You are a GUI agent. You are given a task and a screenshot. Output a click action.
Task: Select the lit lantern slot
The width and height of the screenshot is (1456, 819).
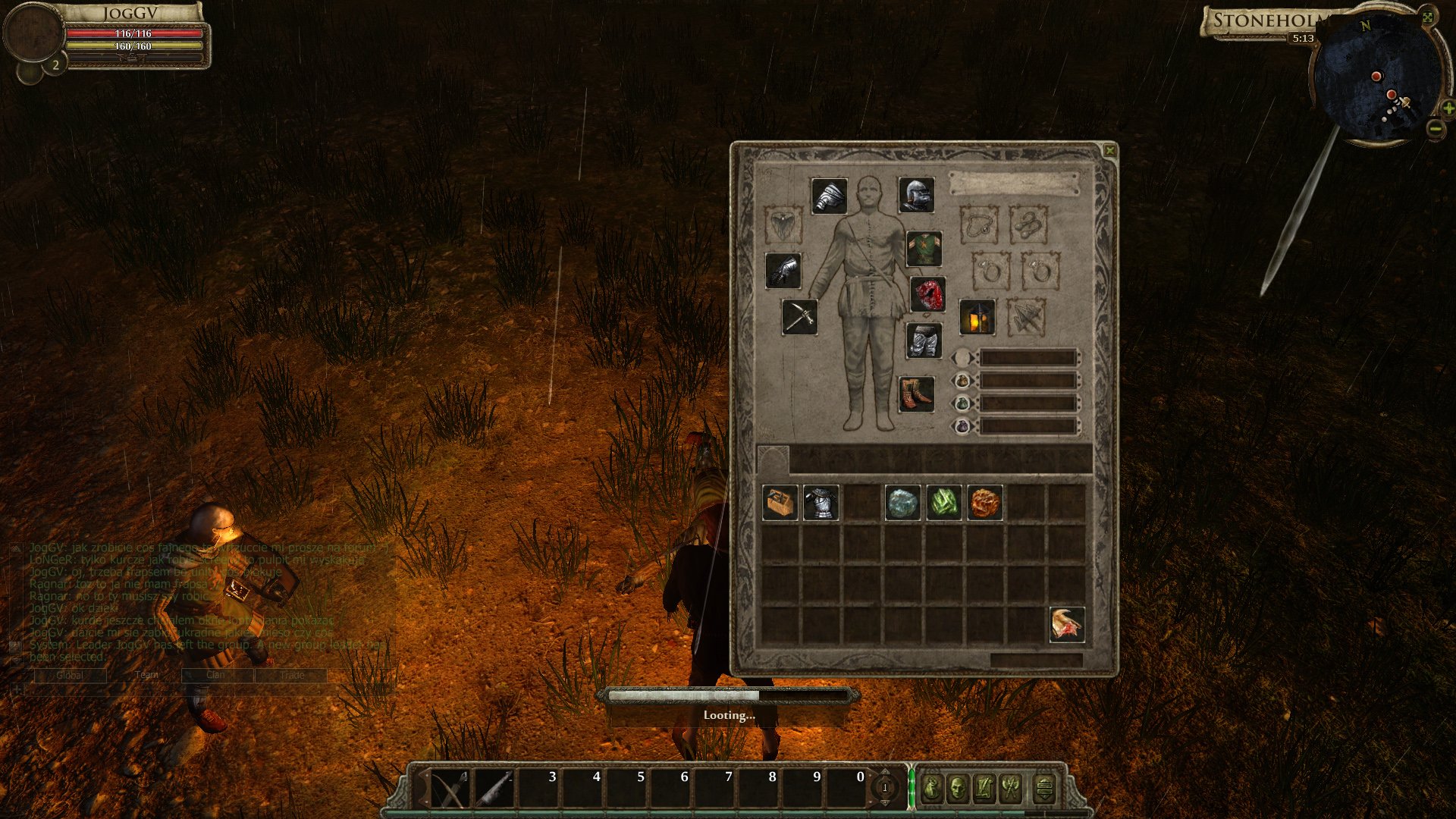coord(977,317)
